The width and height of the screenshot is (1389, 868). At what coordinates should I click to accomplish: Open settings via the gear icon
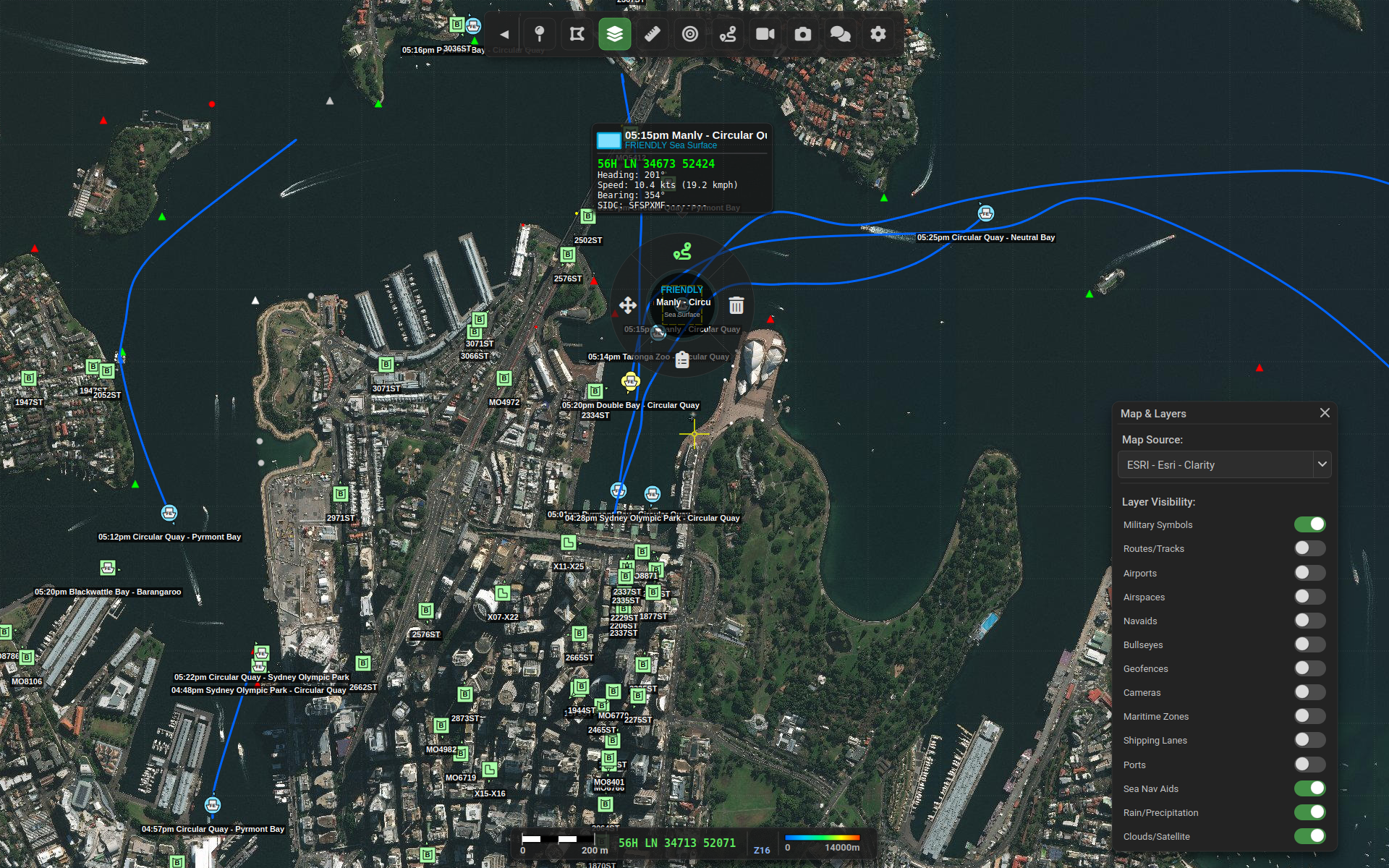[x=878, y=34]
